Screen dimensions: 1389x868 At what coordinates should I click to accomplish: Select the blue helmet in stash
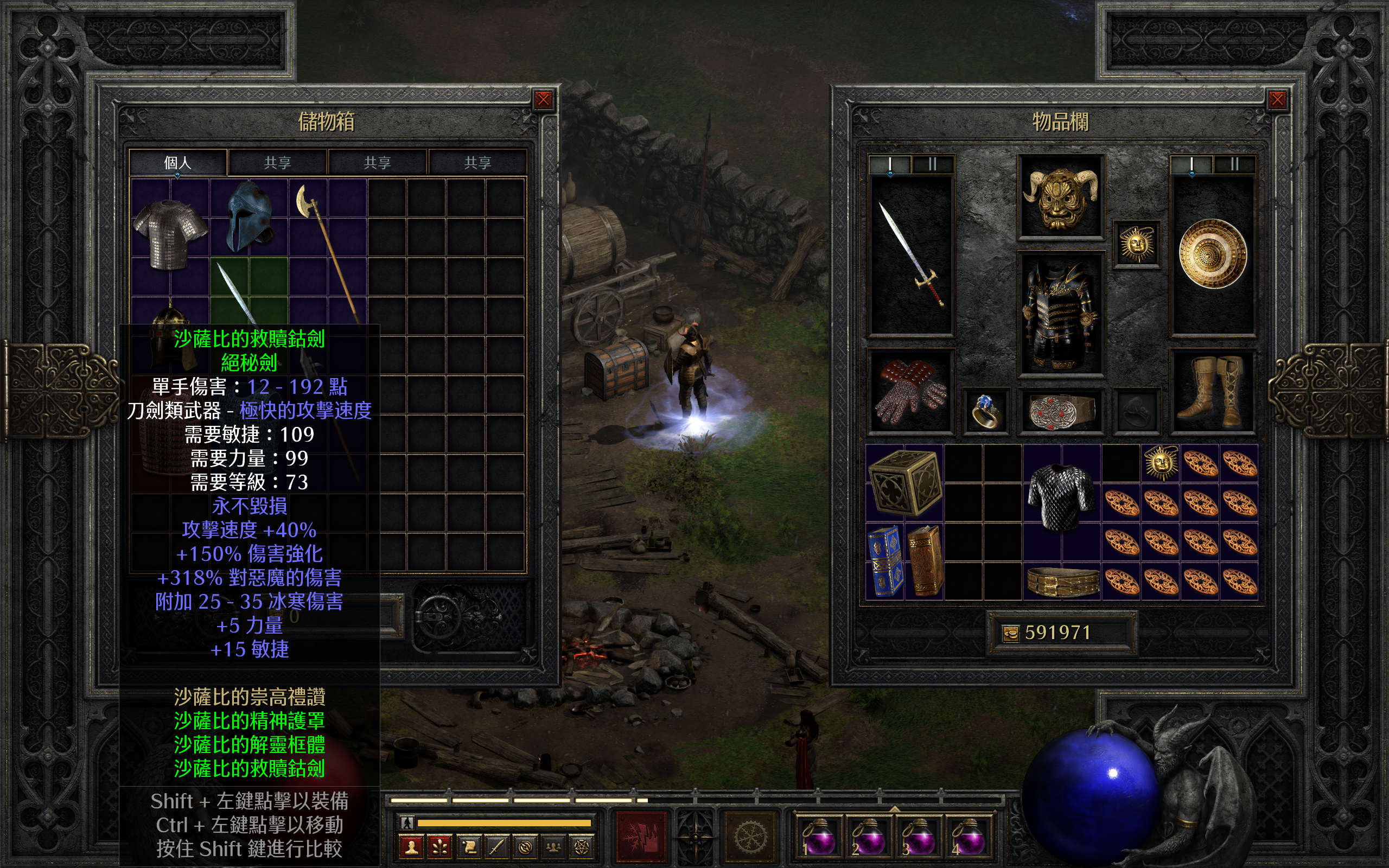tap(249, 217)
